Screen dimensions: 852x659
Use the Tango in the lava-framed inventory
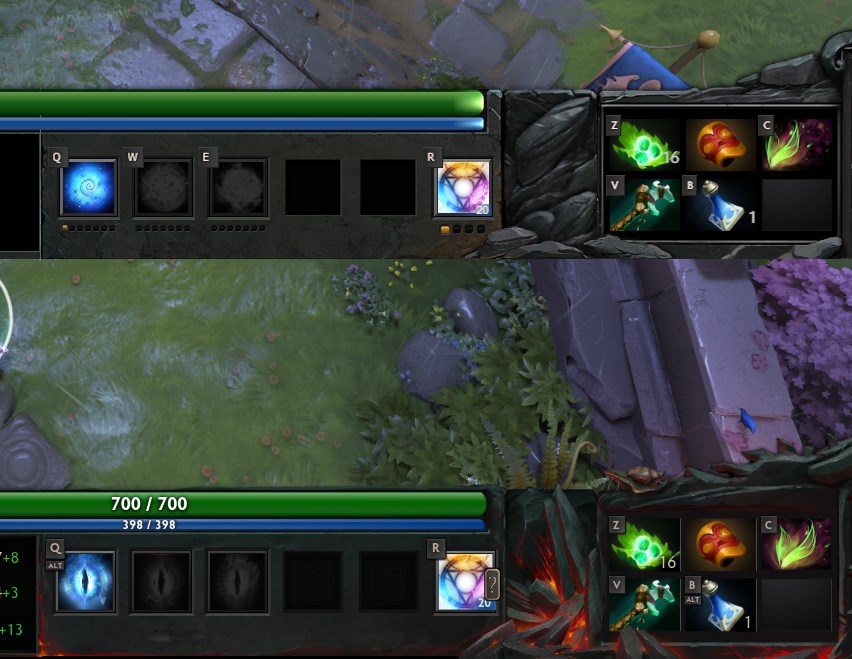644,544
